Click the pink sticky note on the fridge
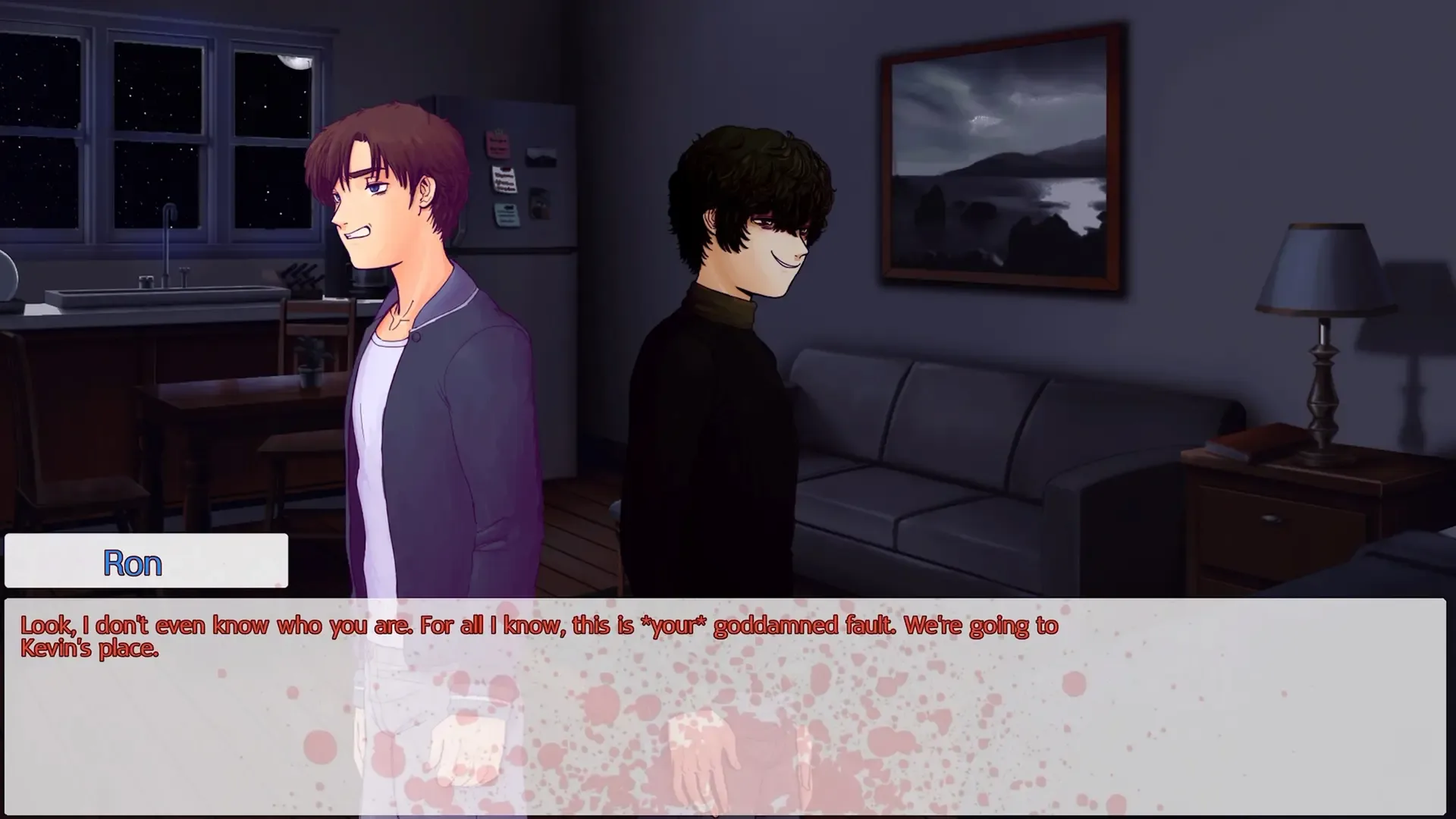Image resolution: width=1456 pixels, height=819 pixels. point(498,144)
